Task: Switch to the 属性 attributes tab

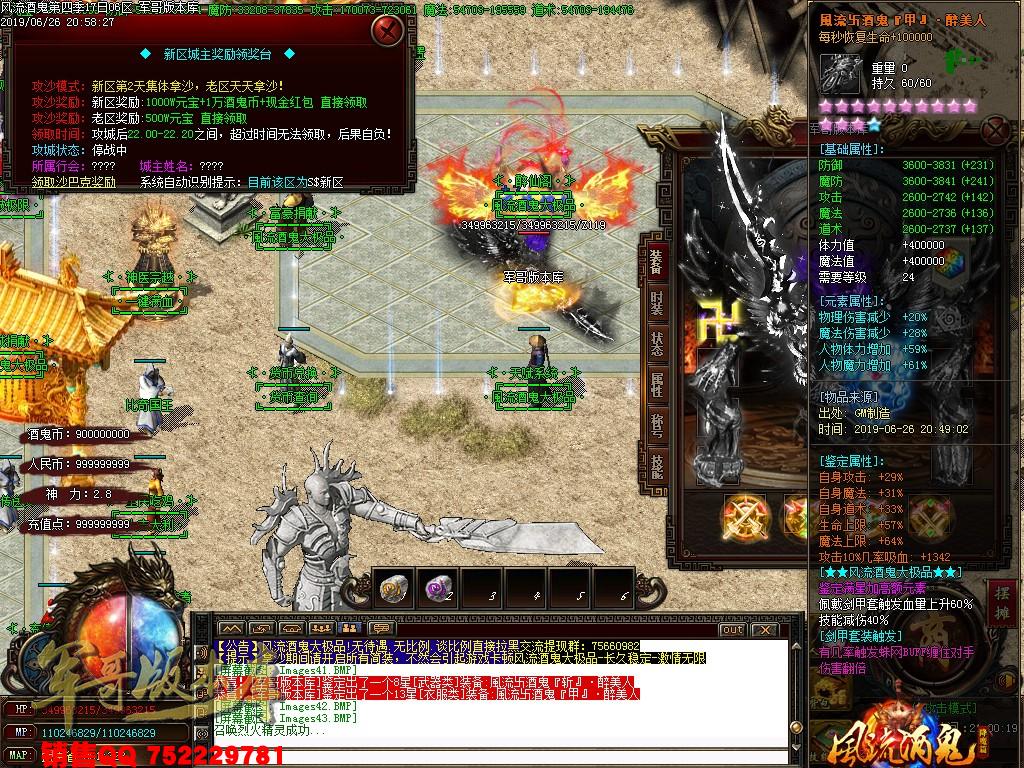Action: pos(656,385)
